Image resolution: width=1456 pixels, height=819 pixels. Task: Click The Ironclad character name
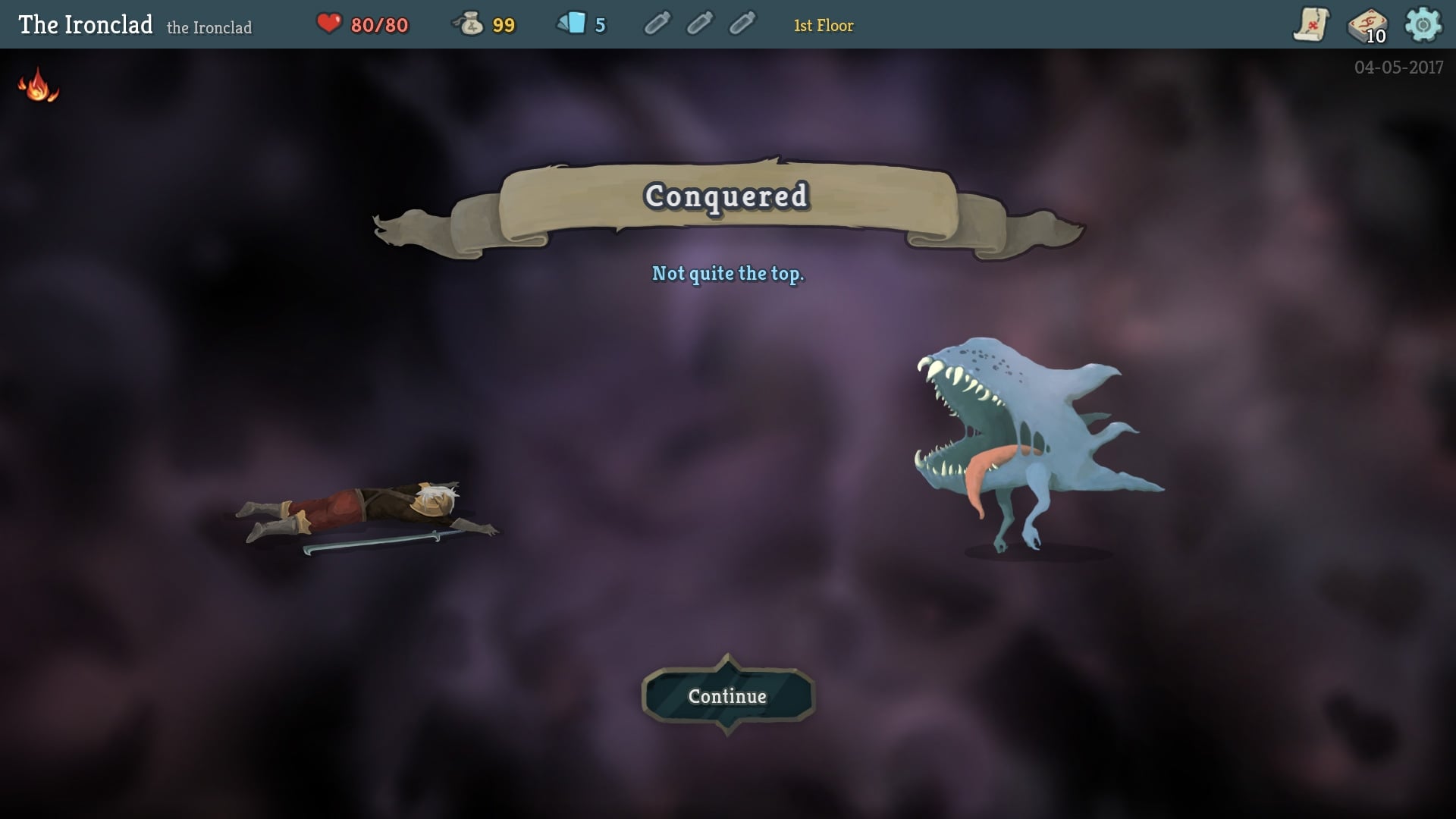(85, 23)
